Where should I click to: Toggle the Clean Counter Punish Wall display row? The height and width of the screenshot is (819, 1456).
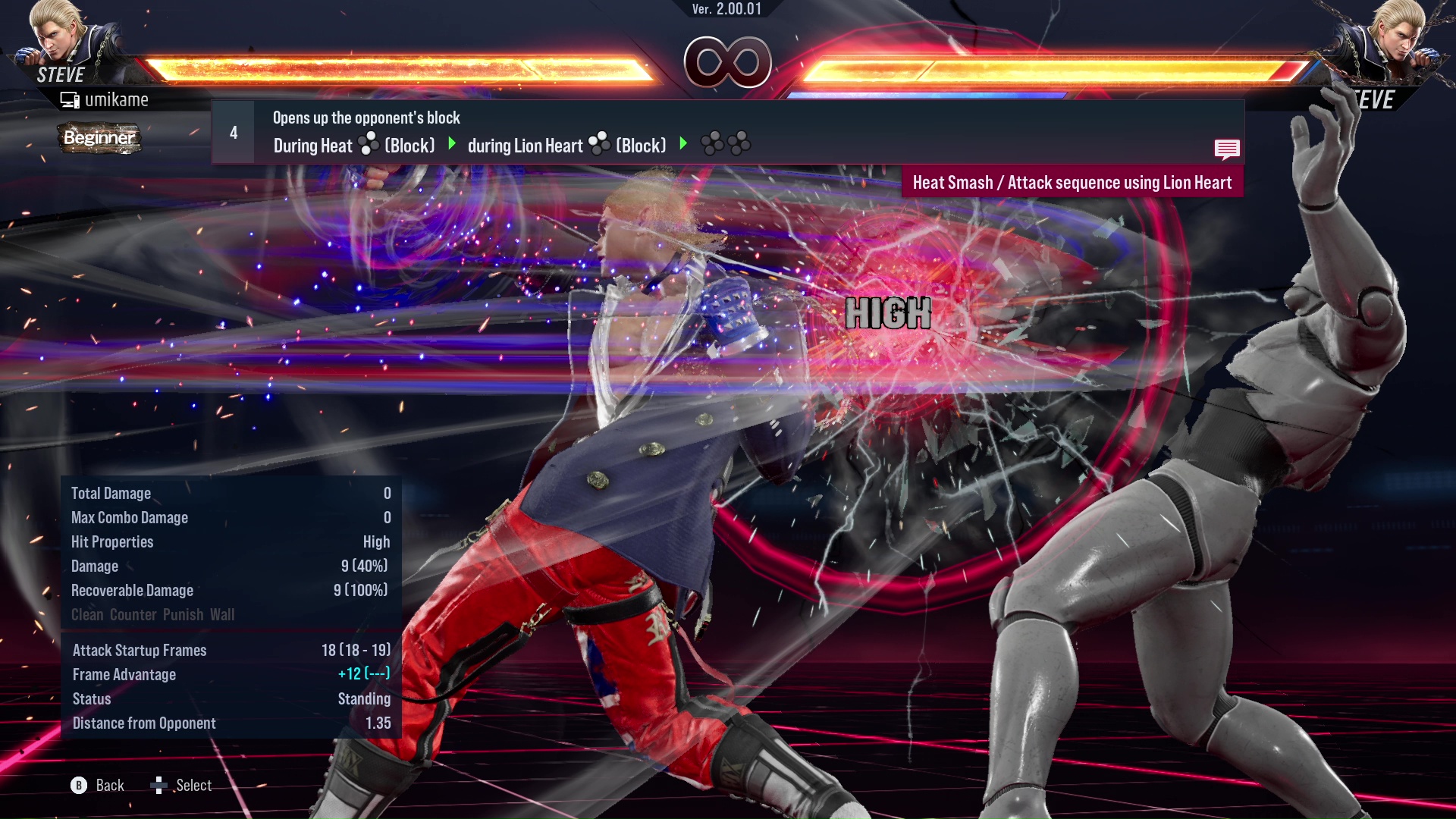tap(152, 614)
